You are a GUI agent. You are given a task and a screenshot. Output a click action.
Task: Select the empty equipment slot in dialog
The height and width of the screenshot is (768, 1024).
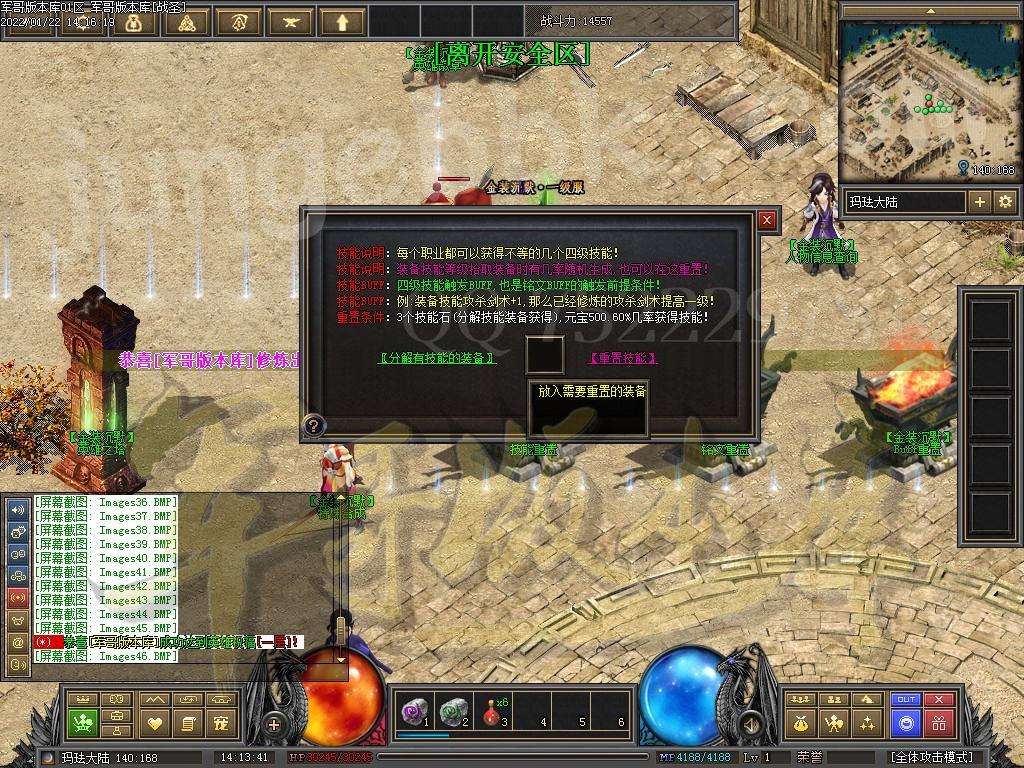point(545,355)
